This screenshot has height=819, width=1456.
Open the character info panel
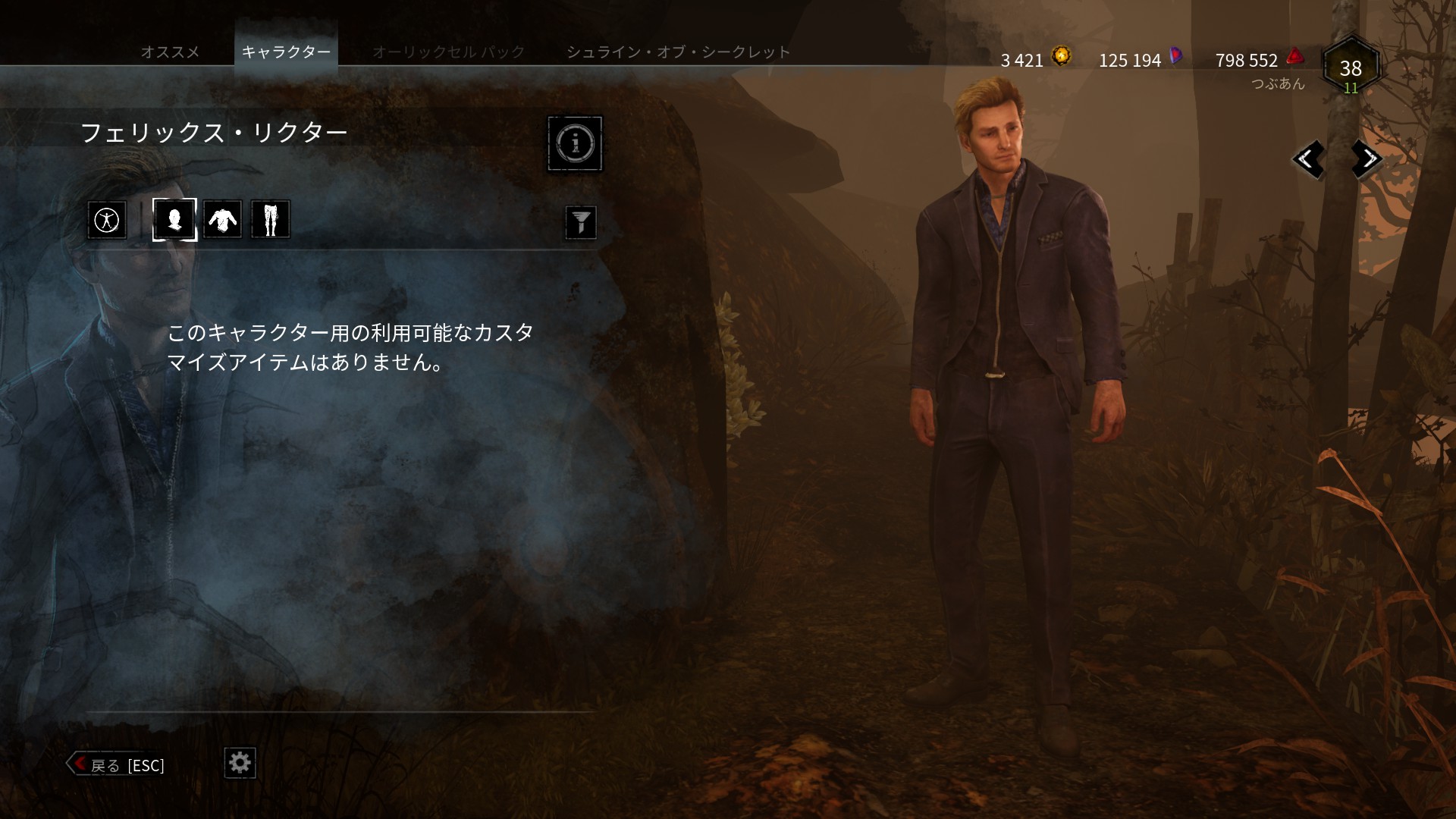tap(575, 143)
